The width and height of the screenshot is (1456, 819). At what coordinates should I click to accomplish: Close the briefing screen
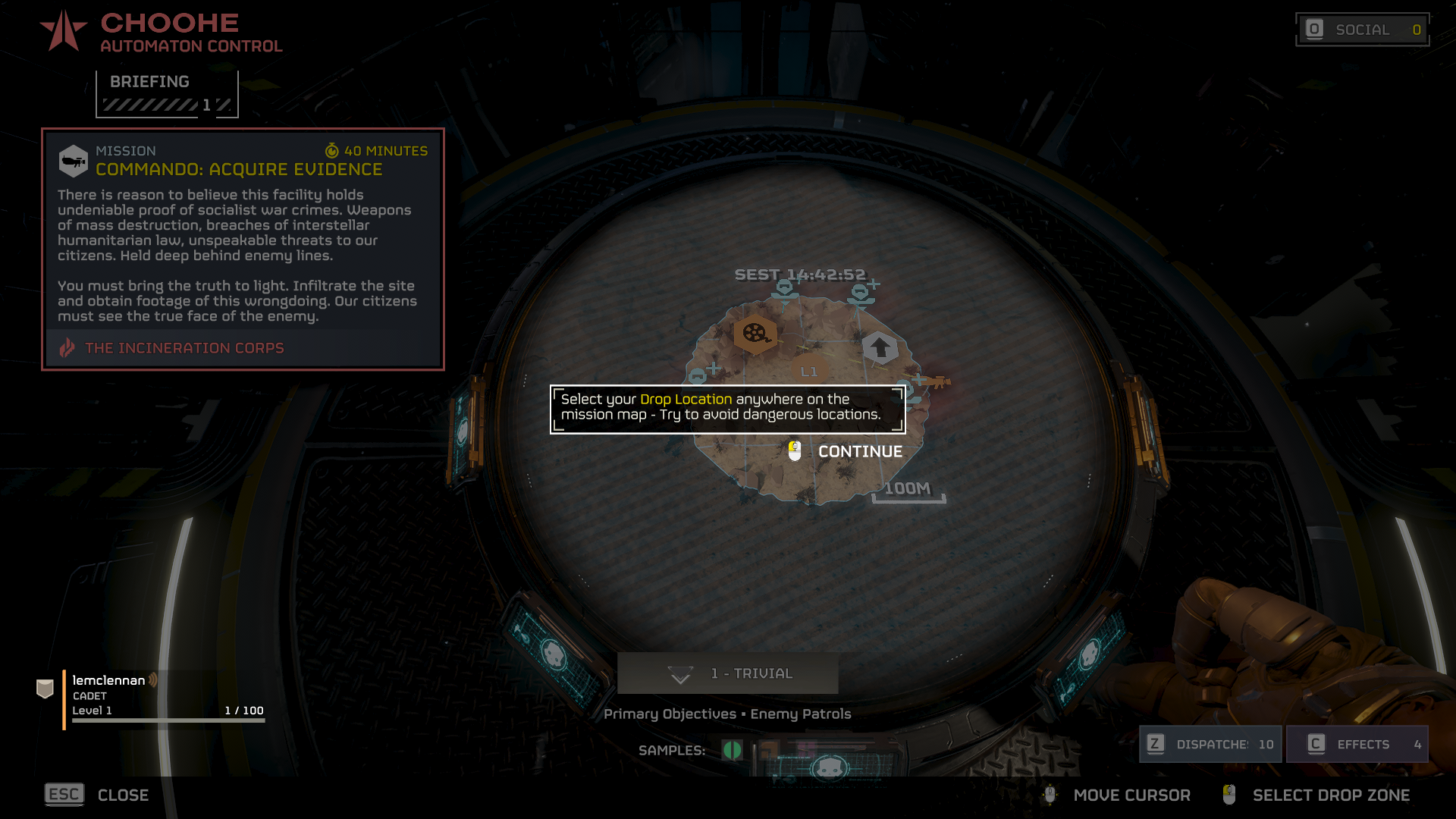click(97, 795)
